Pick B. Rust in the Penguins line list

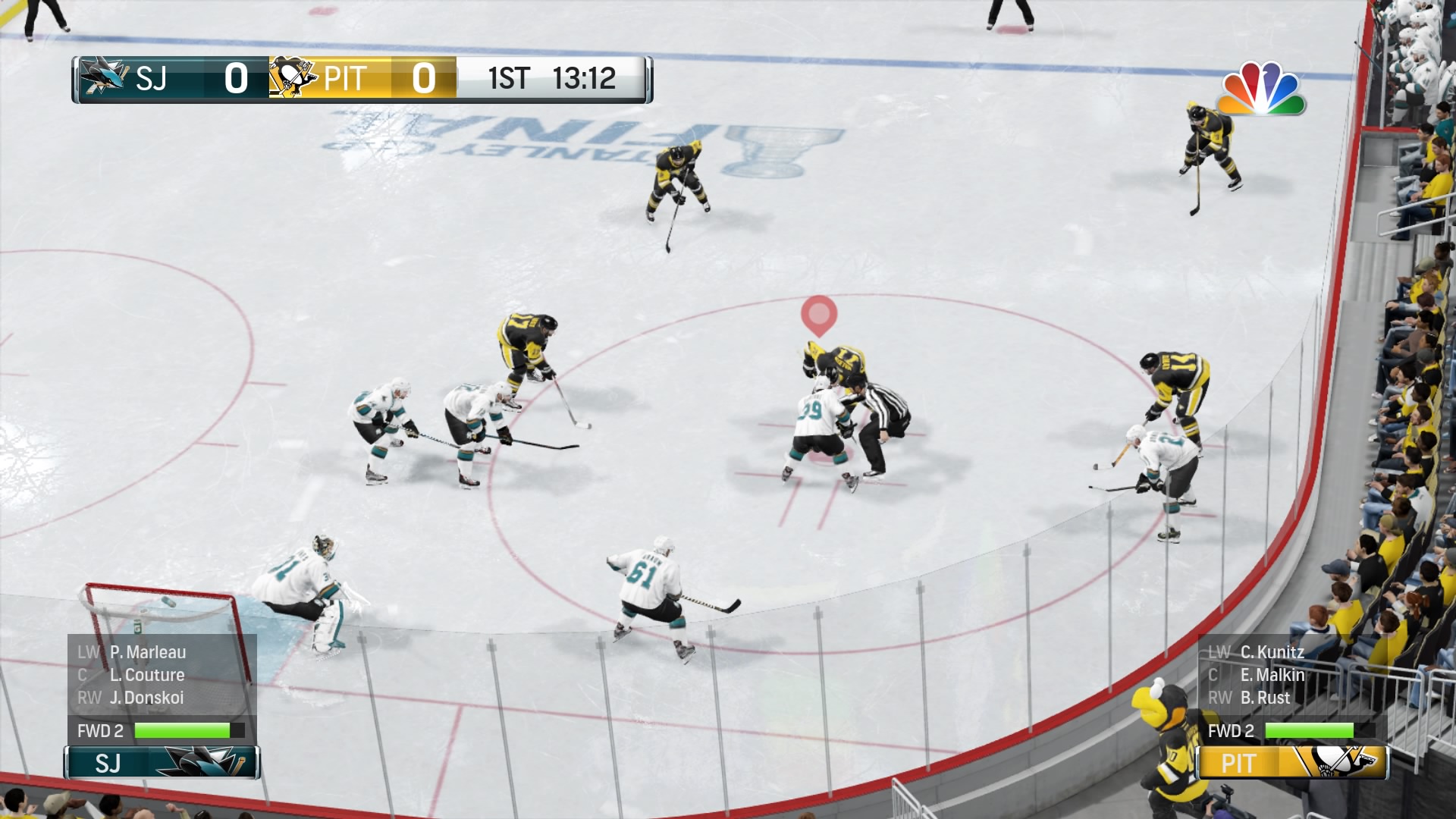point(1264,698)
